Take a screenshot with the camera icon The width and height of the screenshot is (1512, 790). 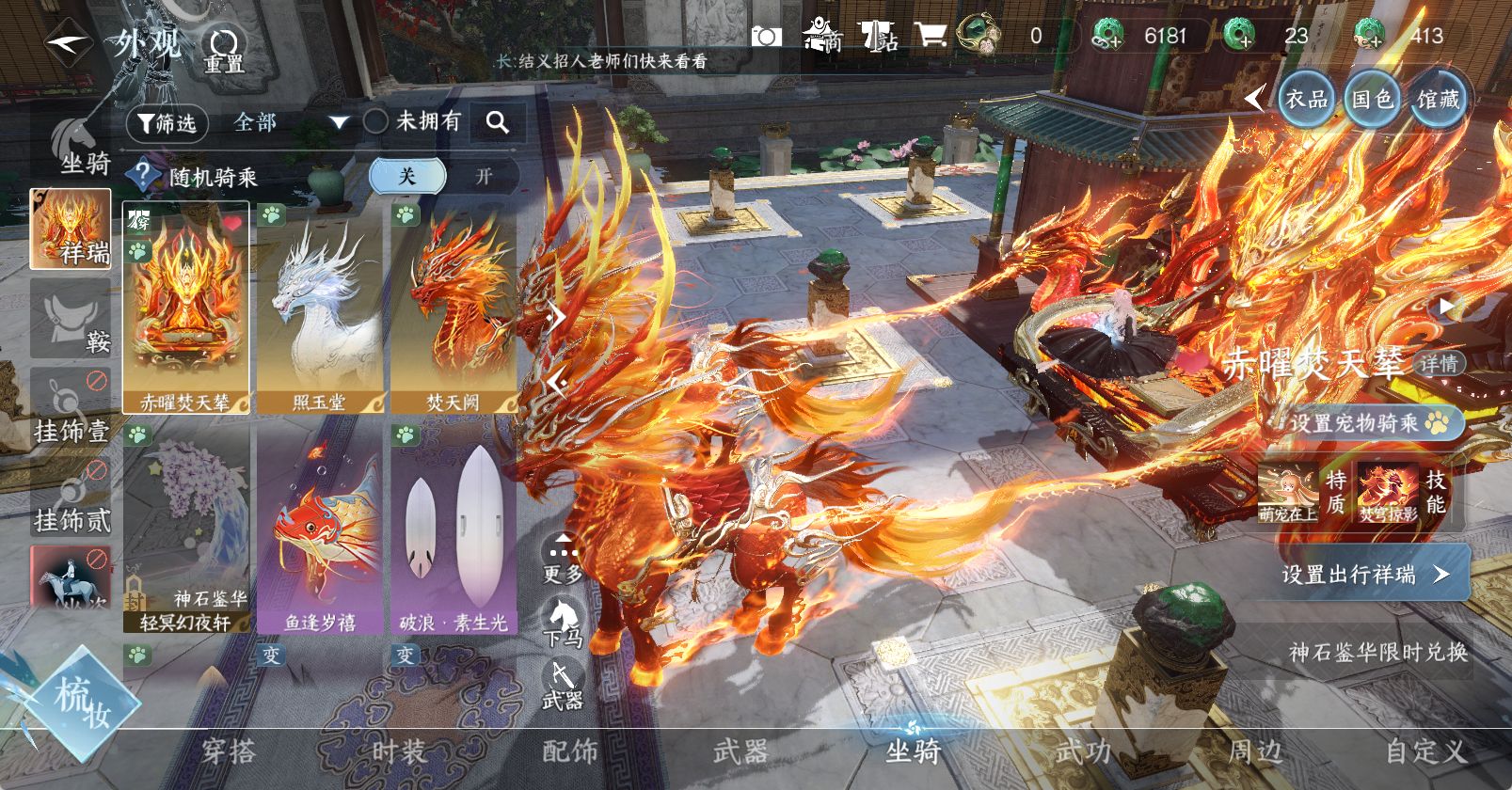(766, 37)
